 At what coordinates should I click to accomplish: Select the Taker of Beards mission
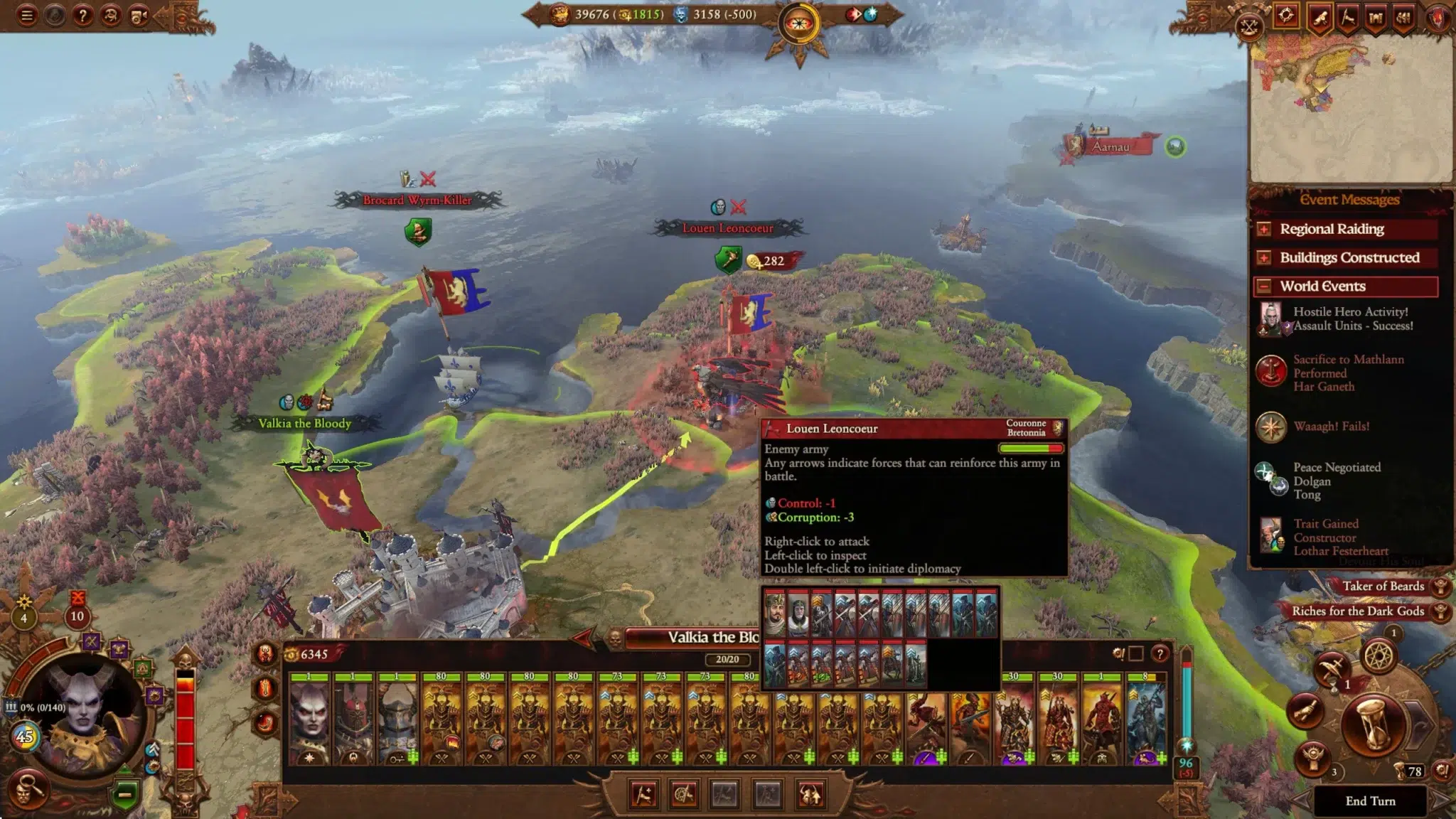tap(1383, 587)
